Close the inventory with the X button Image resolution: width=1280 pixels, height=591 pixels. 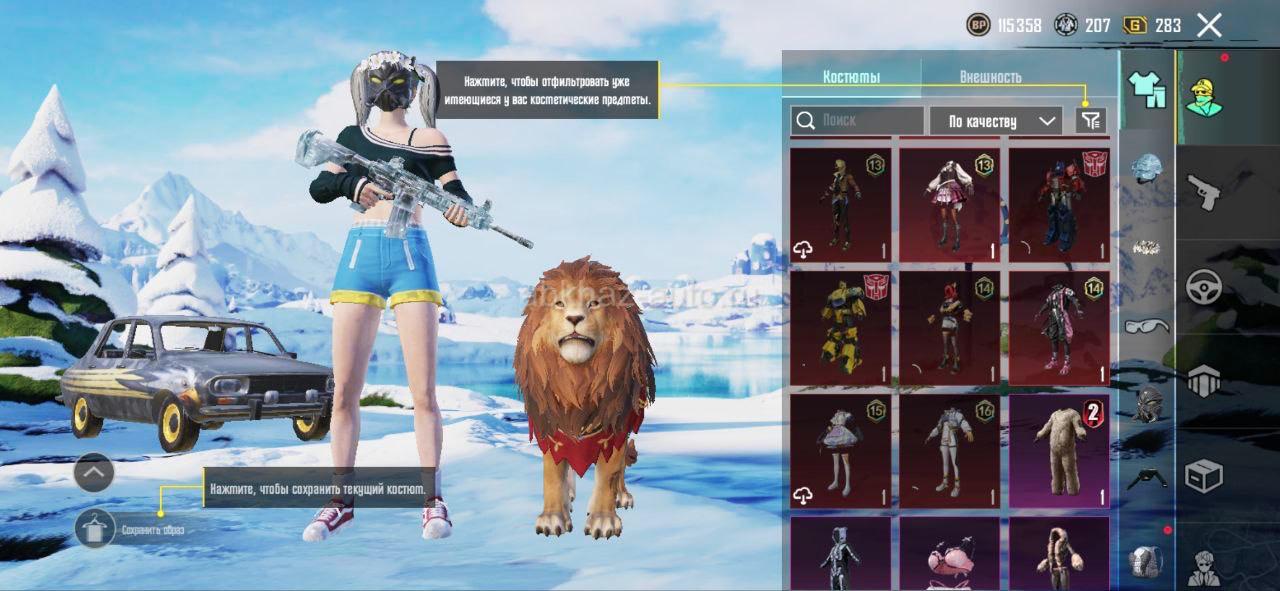tap(1209, 26)
